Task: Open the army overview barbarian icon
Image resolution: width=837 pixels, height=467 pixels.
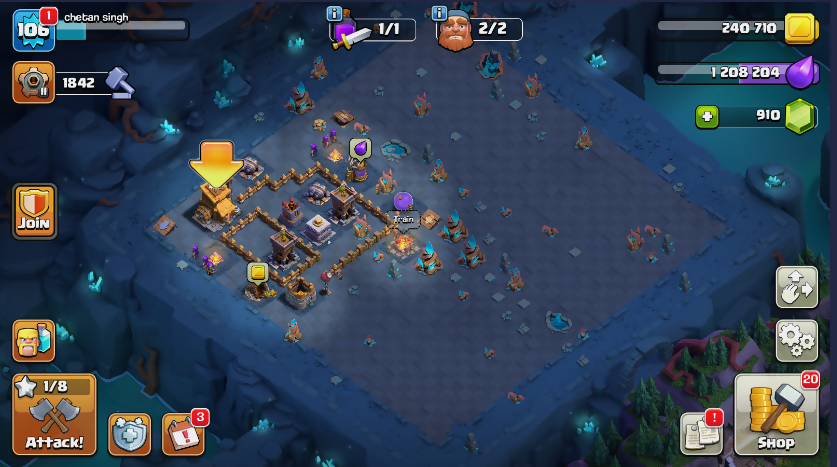Action: (x=34, y=340)
